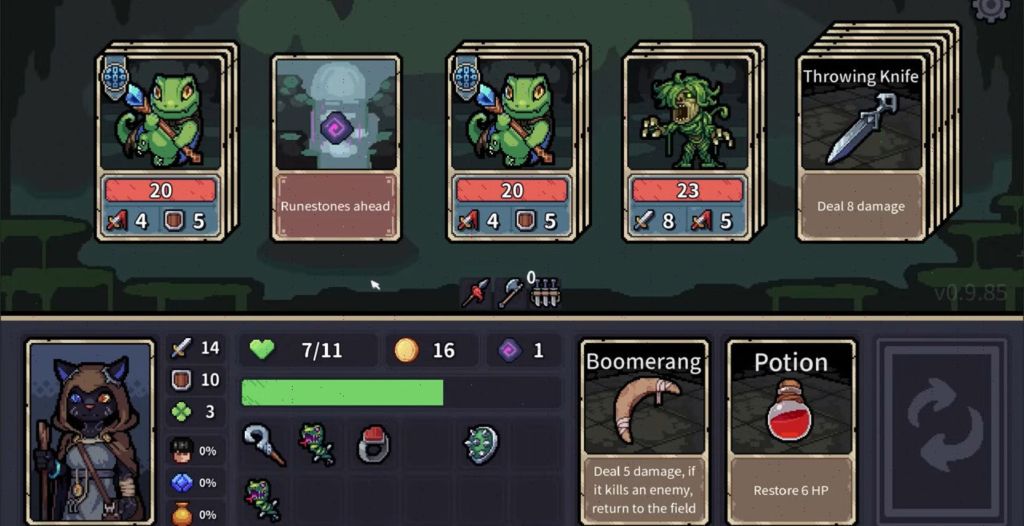Select the three daggers rack icon
Image resolution: width=1024 pixels, height=526 pixels.
click(x=543, y=293)
